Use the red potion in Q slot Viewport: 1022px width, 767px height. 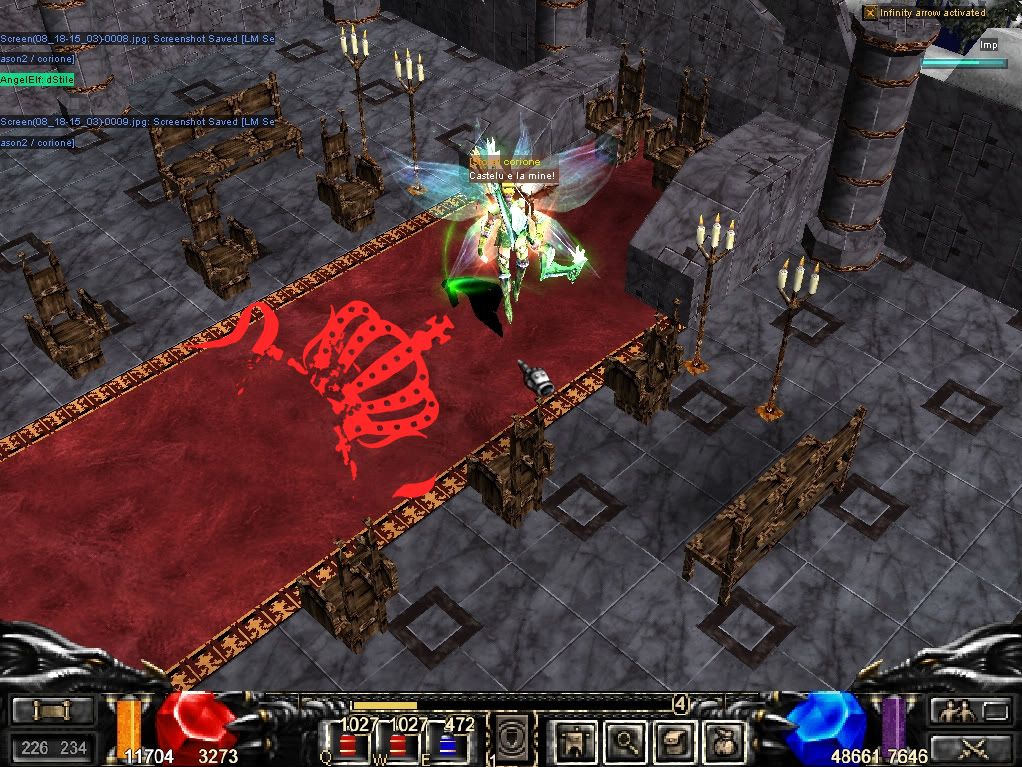[x=345, y=745]
